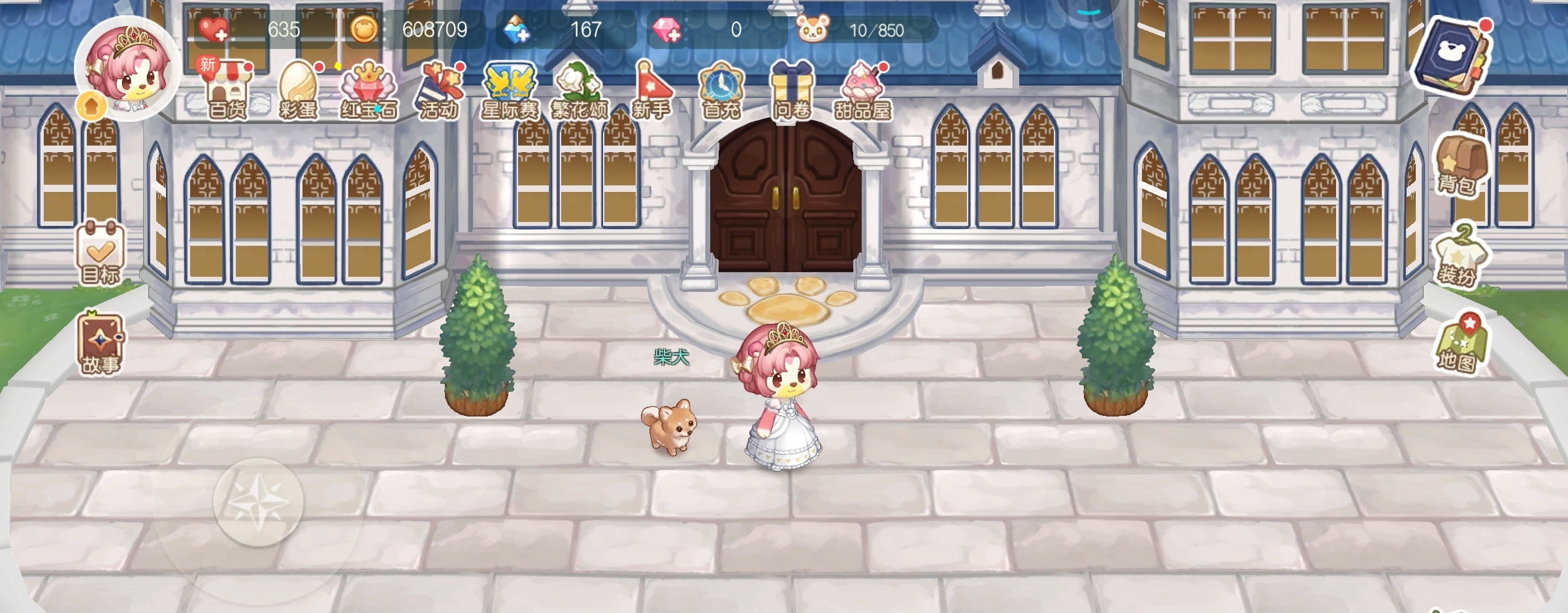Image resolution: width=1568 pixels, height=613 pixels.
Task: Open the 甜品屋 dessert house
Action: (862, 91)
